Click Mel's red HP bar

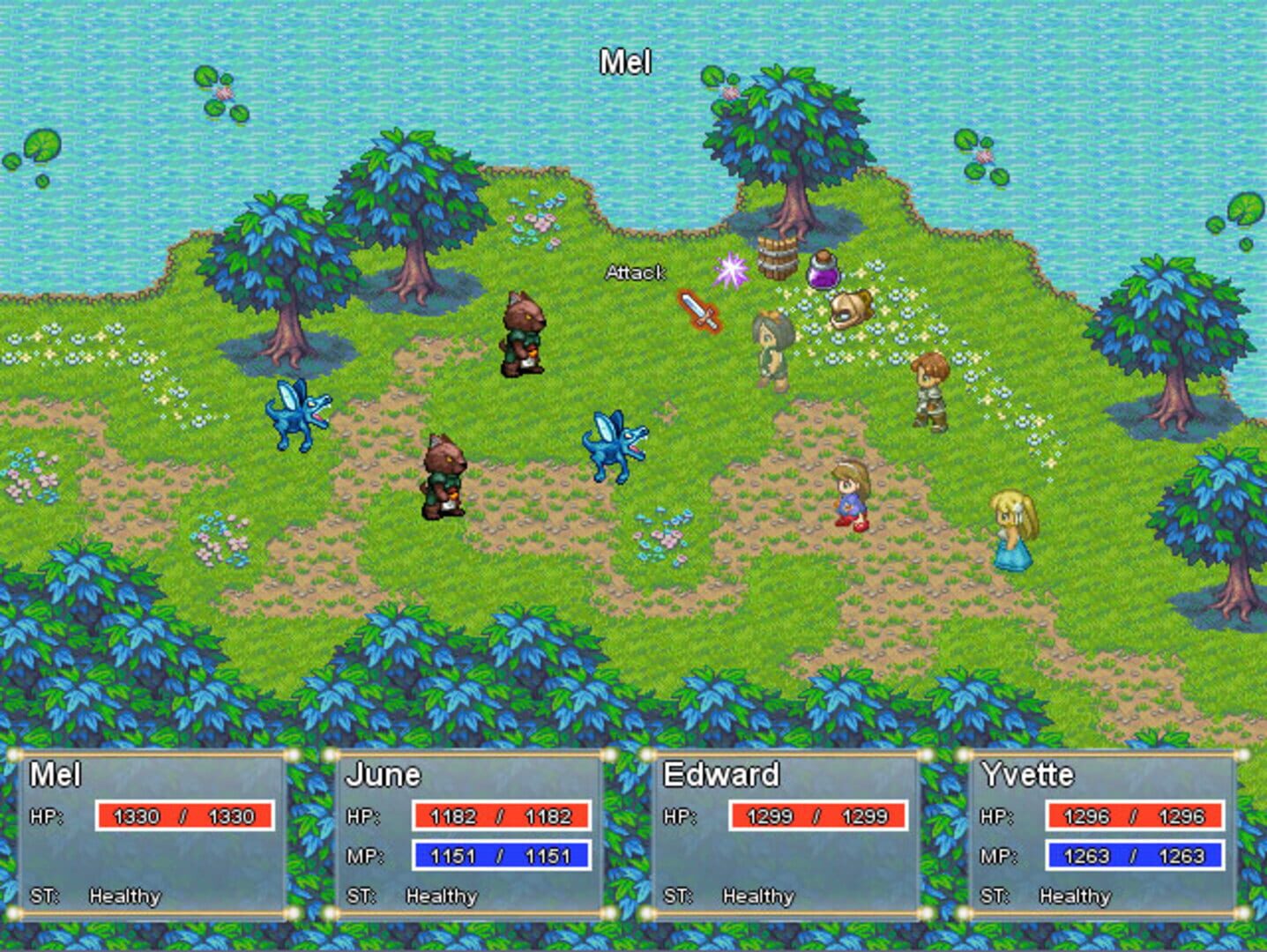point(185,815)
